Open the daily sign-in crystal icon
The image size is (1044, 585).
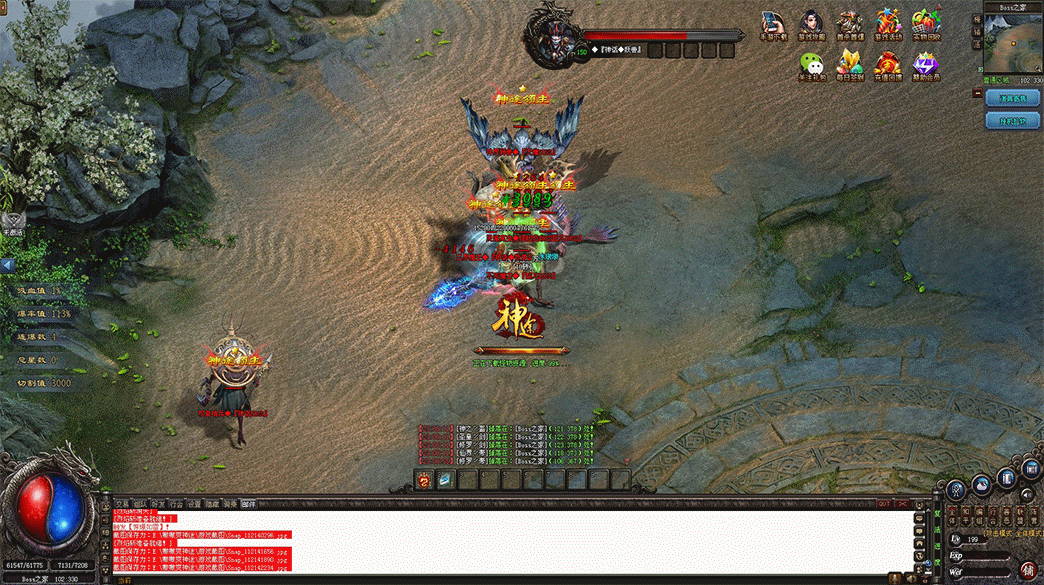pyautogui.click(x=850, y=65)
